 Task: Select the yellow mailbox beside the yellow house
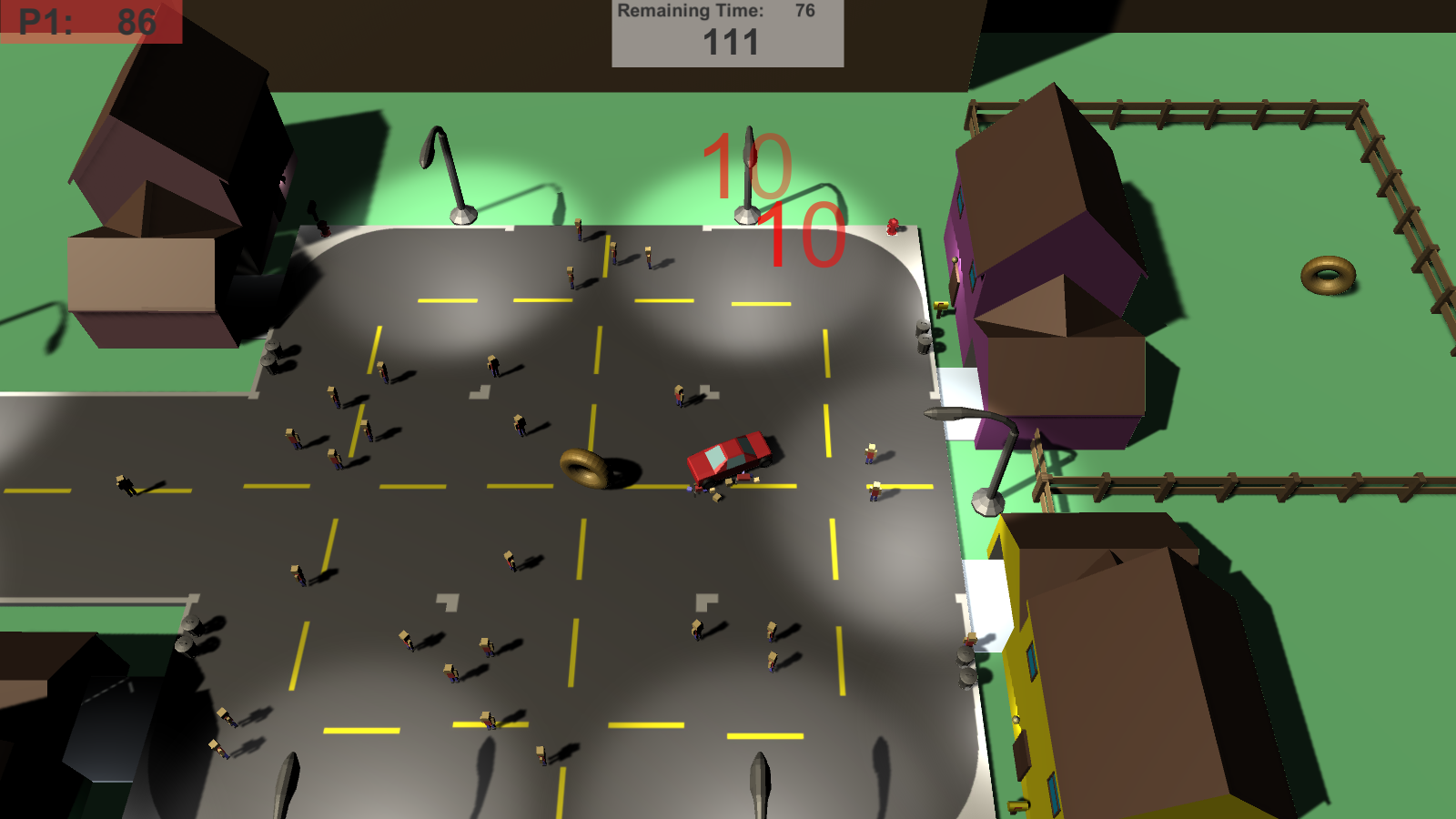tap(1019, 804)
